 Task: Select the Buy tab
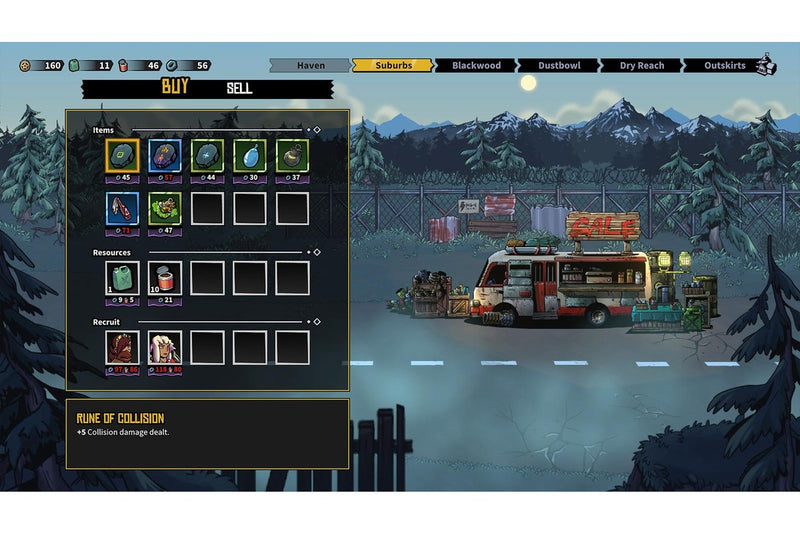point(175,88)
